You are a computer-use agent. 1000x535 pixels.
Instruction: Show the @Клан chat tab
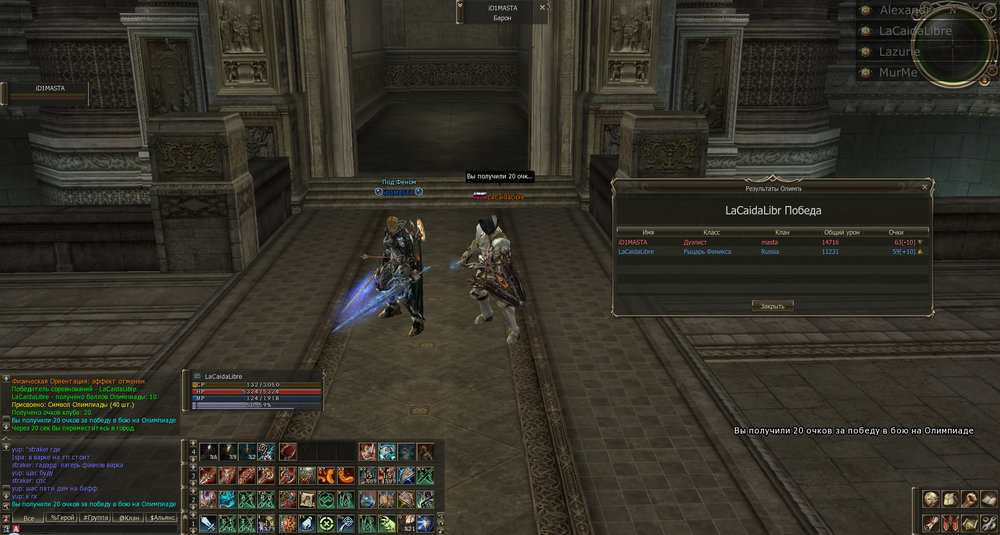point(129,518)
